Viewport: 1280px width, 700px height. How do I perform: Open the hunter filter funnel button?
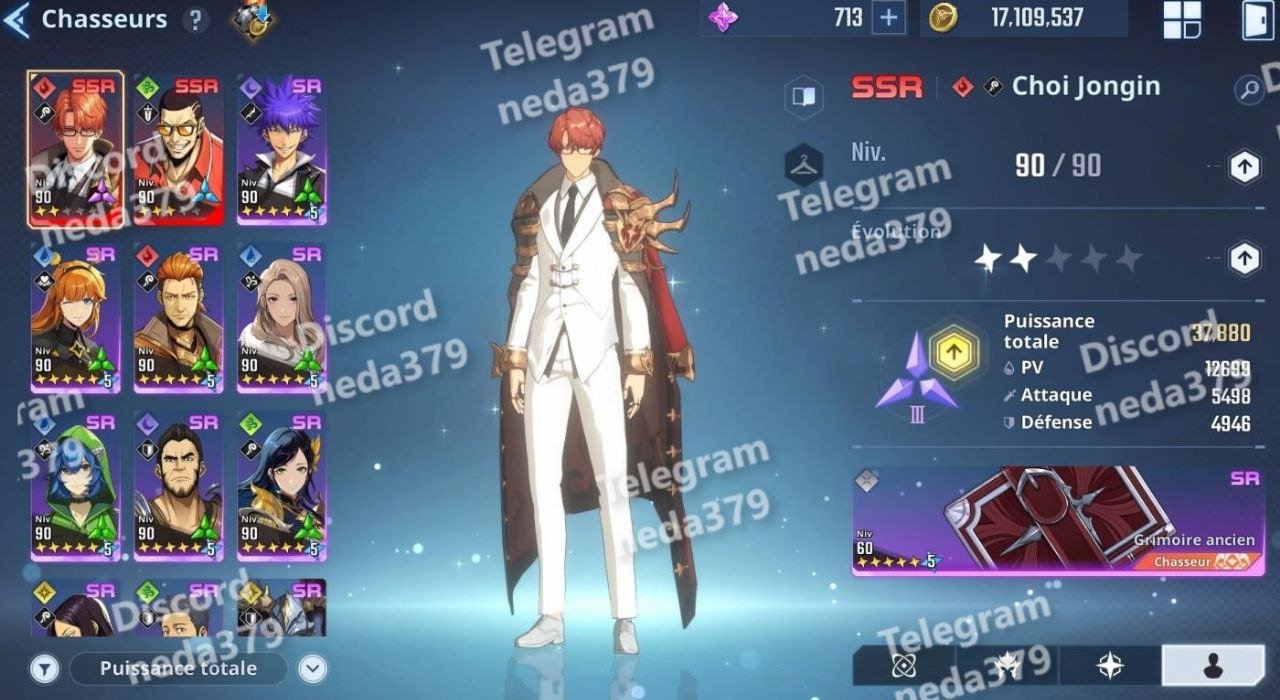point(44,668)
